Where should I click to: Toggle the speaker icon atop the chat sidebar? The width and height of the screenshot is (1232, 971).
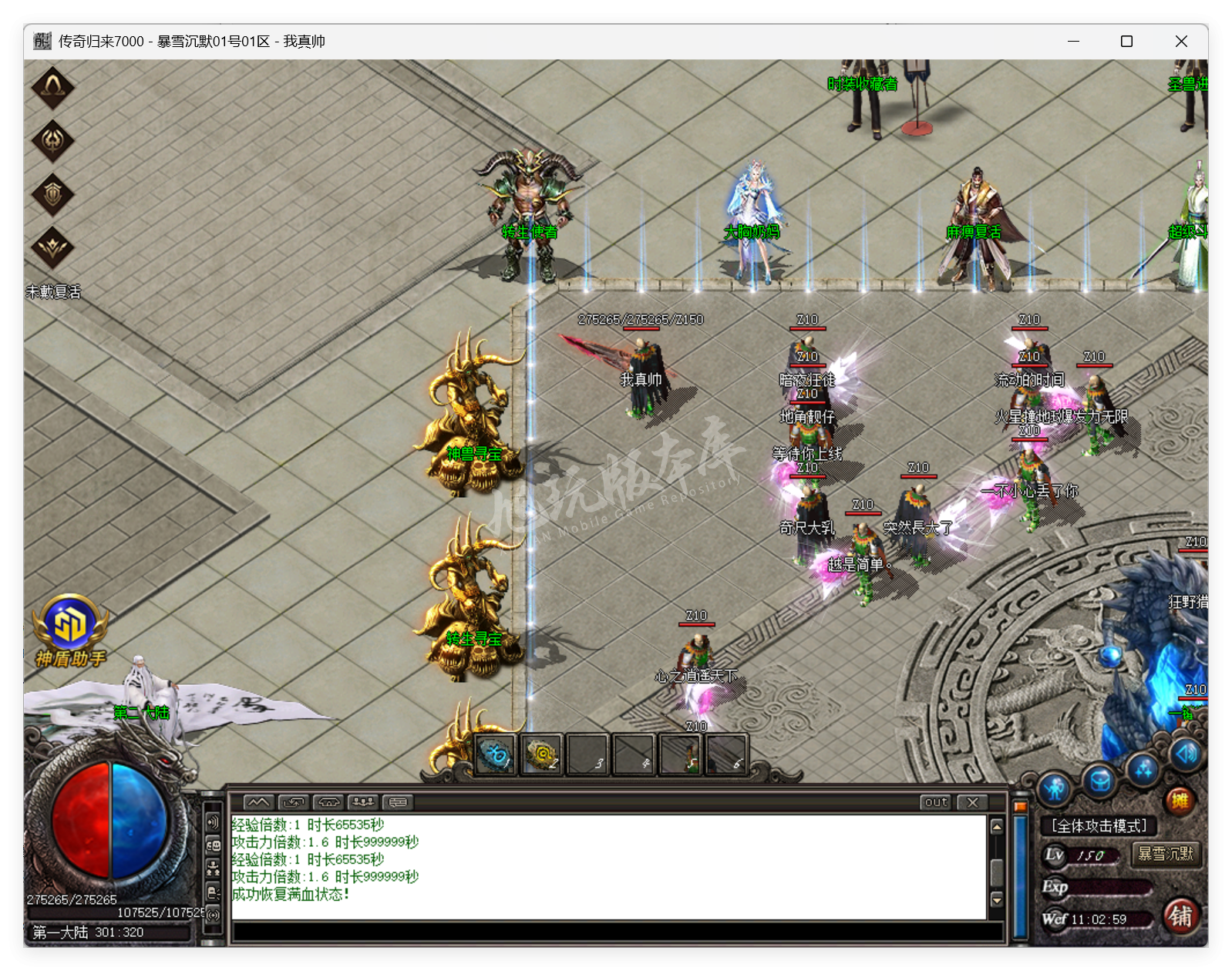213,821
